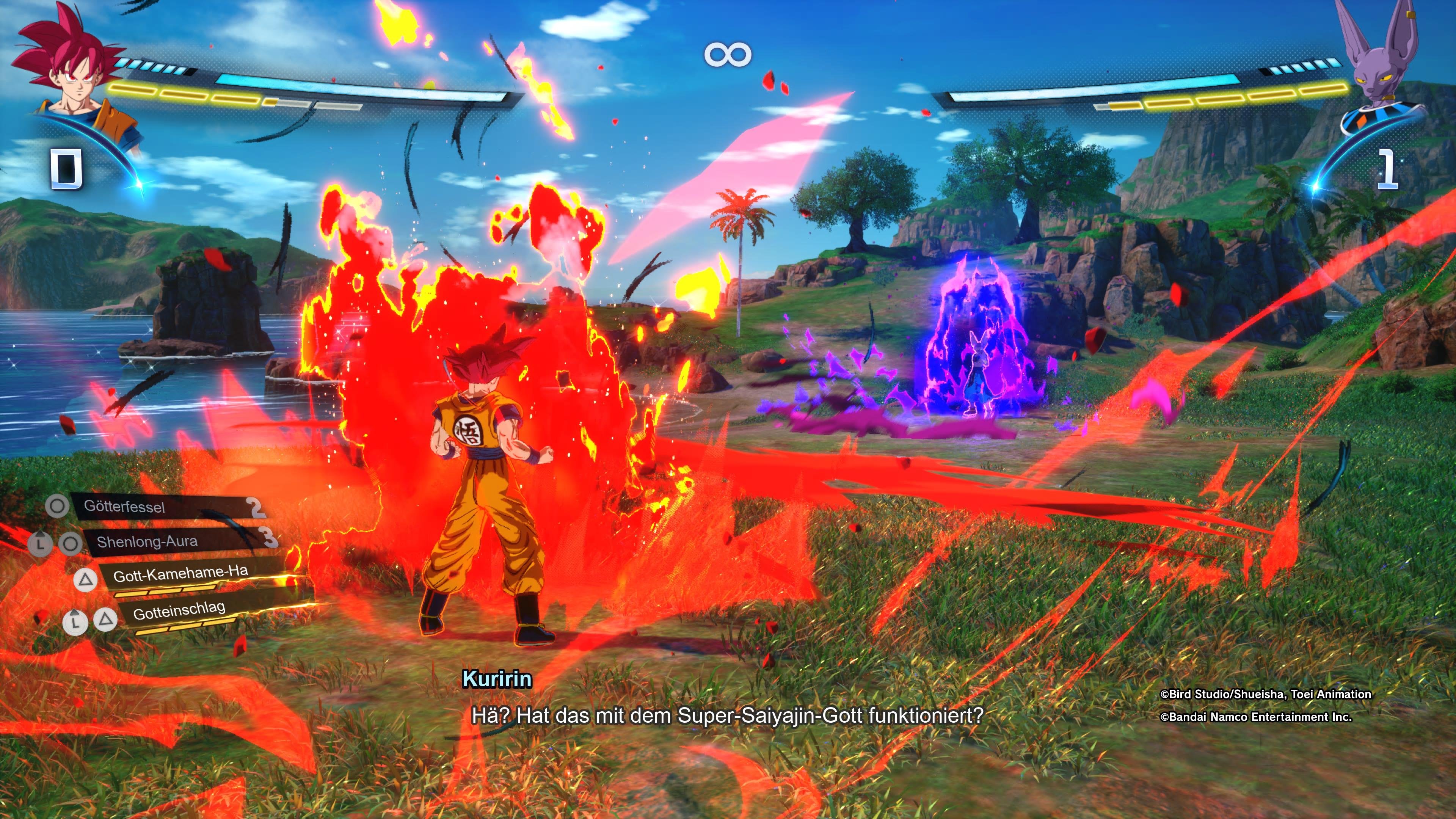Click the infinity timer symbol at top center
Image resolution: width=1456 pixels, height=819 pixels.
tap(728, 54)
